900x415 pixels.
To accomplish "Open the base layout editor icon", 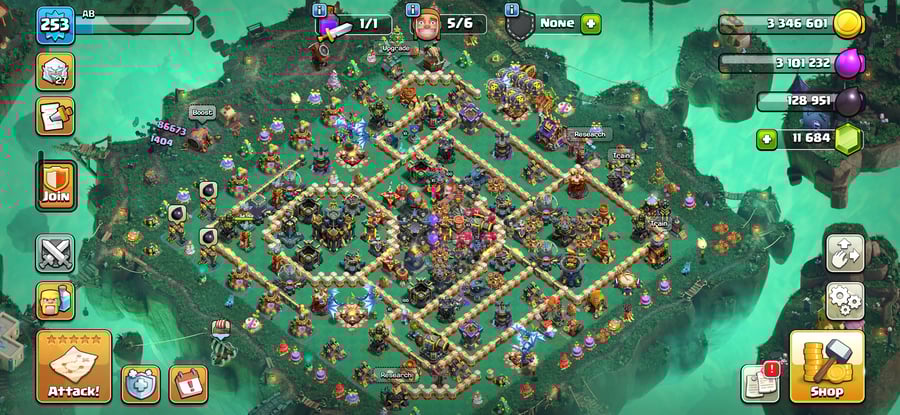I will pos(844,254).
